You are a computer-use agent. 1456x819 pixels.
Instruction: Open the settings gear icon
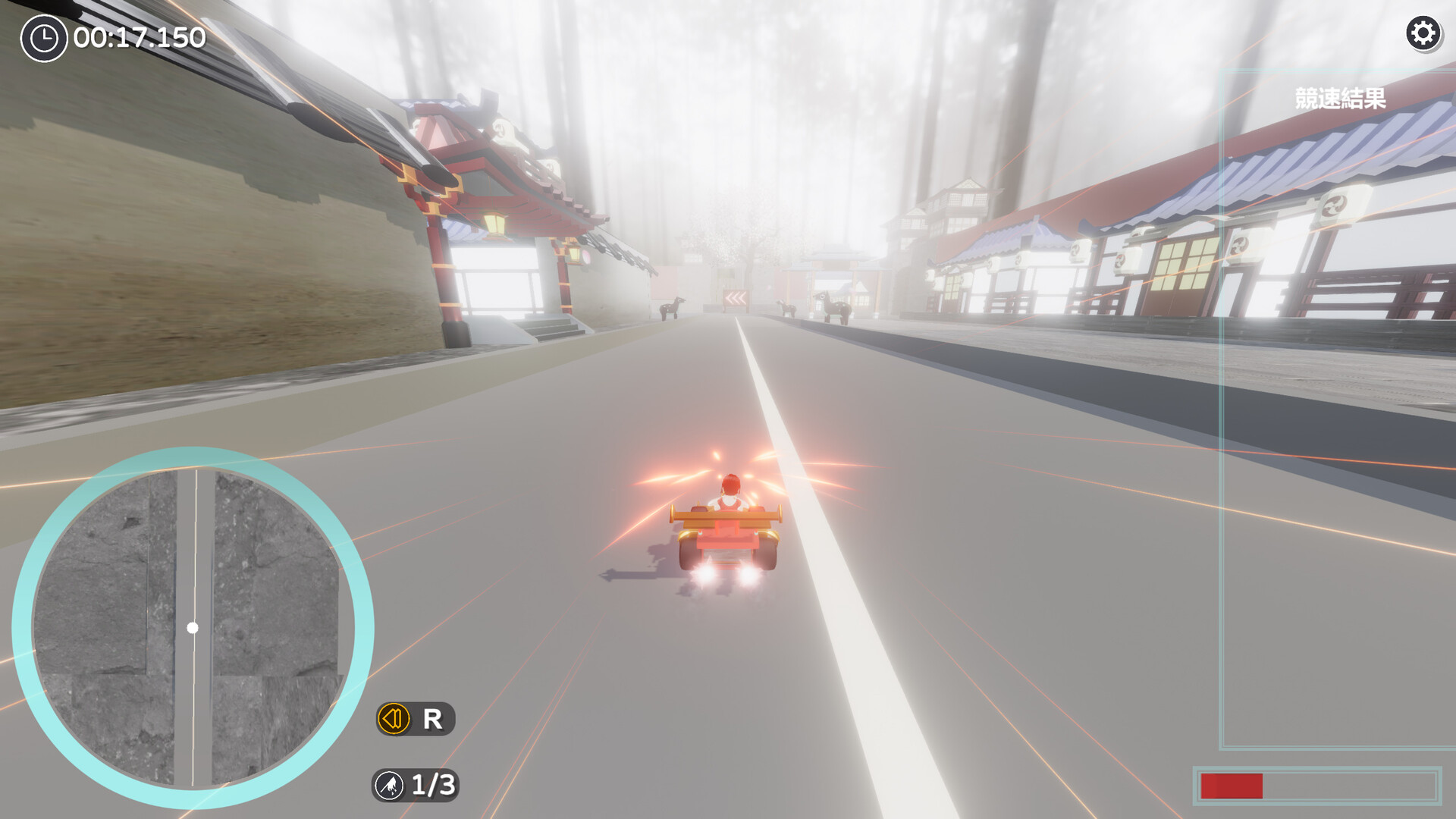tap(1424, 33)
